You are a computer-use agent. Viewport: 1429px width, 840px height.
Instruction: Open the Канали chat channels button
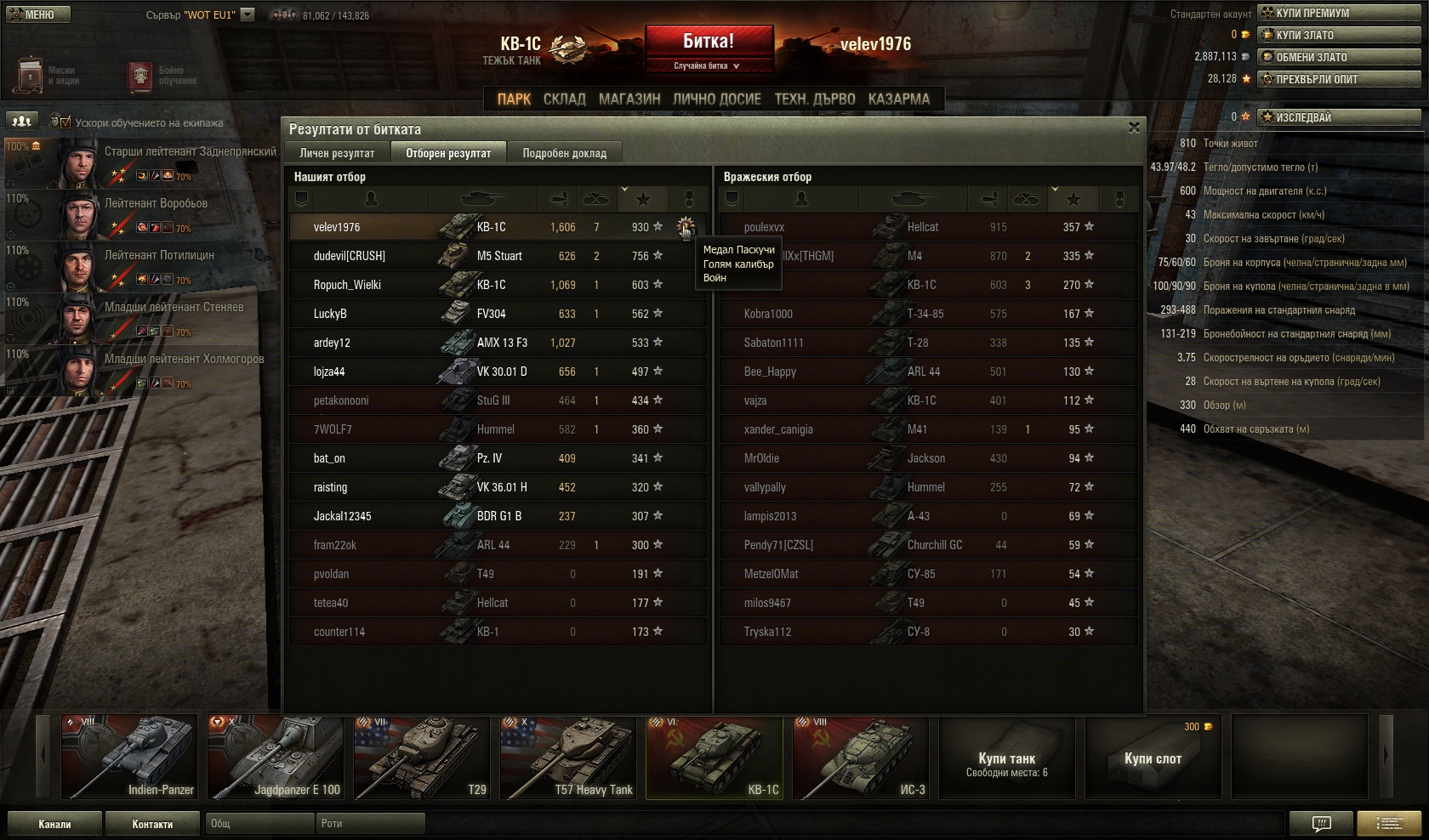pyautogui.click(x=54, y=824)
